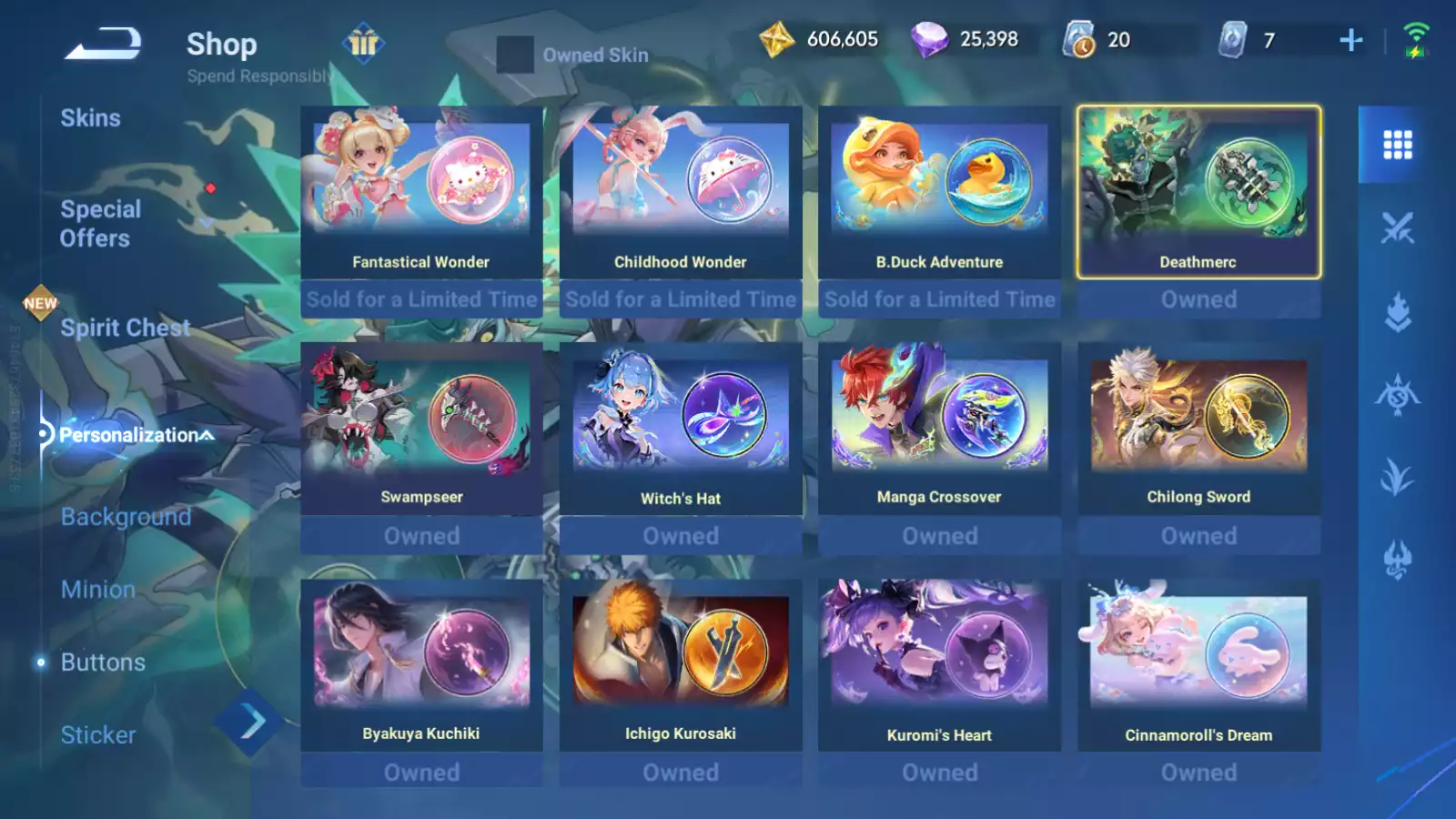Open the Witch's Hat item card
This screenshot has width=1456, height=819.
(680, 429)
